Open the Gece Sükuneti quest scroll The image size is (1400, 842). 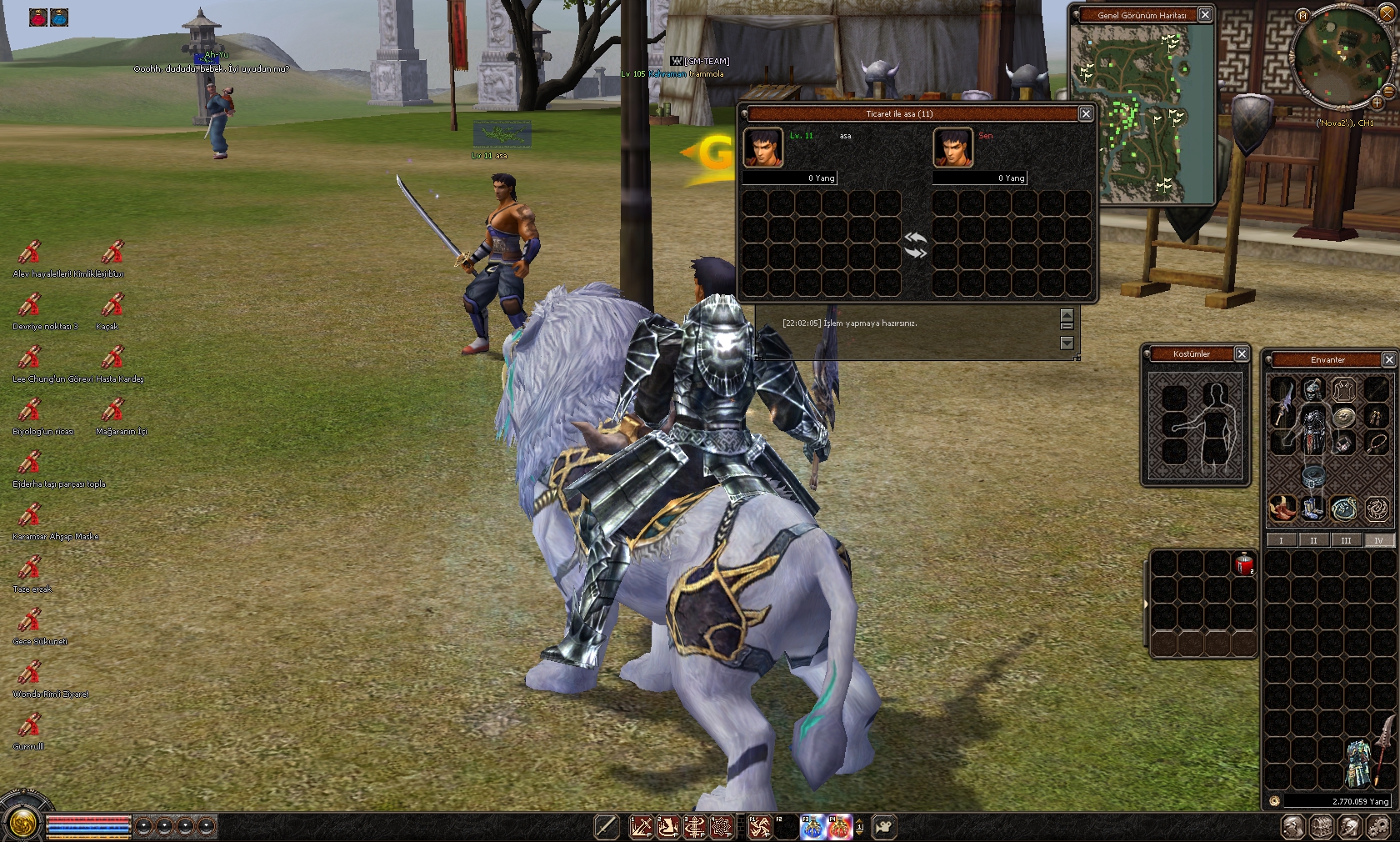pyautogui.click(x=30, y=621)
